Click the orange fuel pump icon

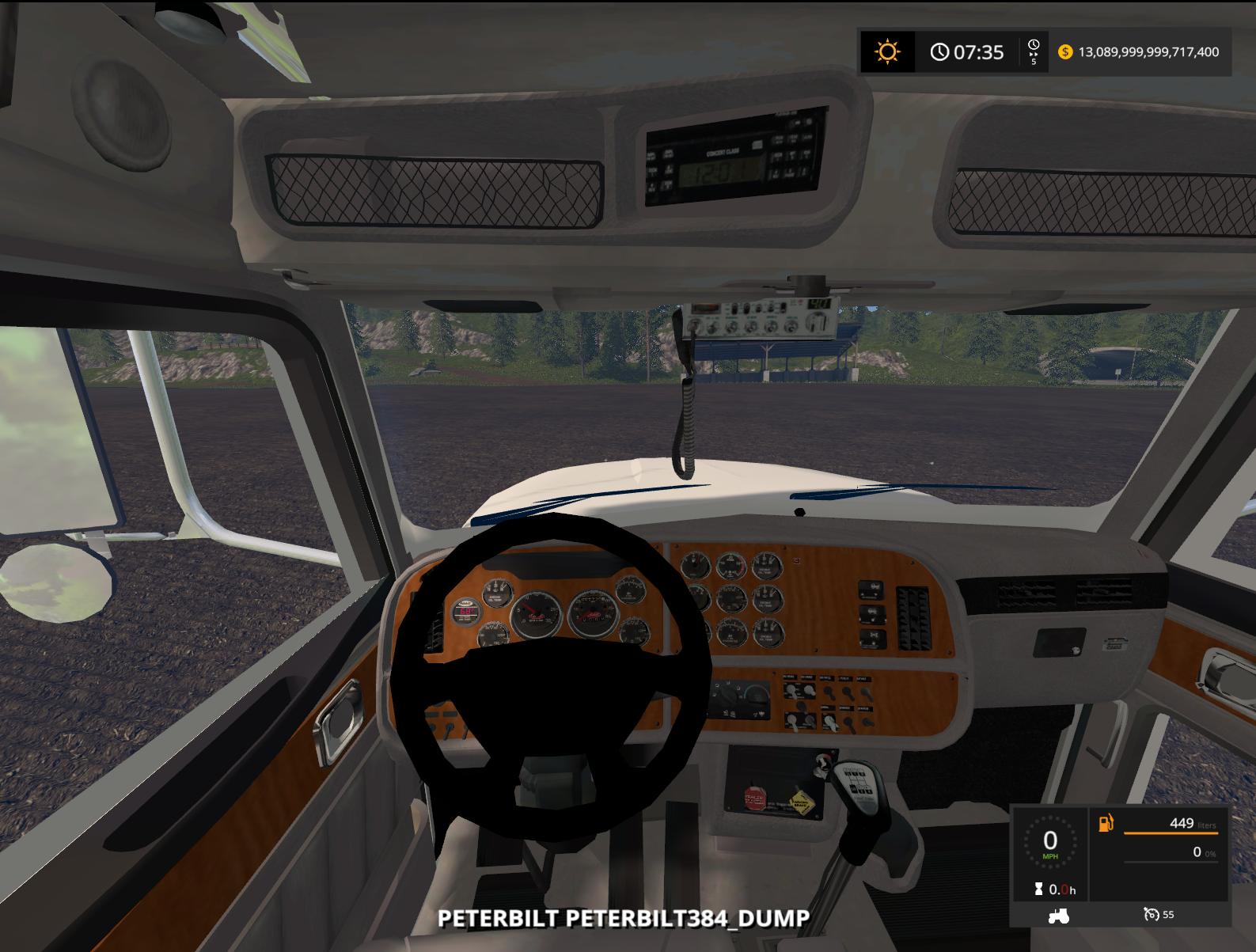click(x=1105, y=823)
